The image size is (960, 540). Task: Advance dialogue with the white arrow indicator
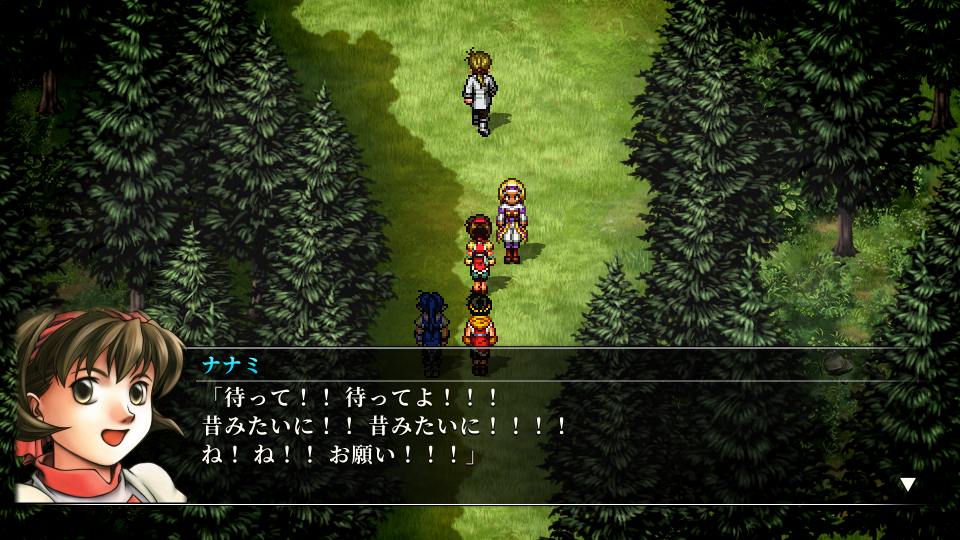[908, 485]
